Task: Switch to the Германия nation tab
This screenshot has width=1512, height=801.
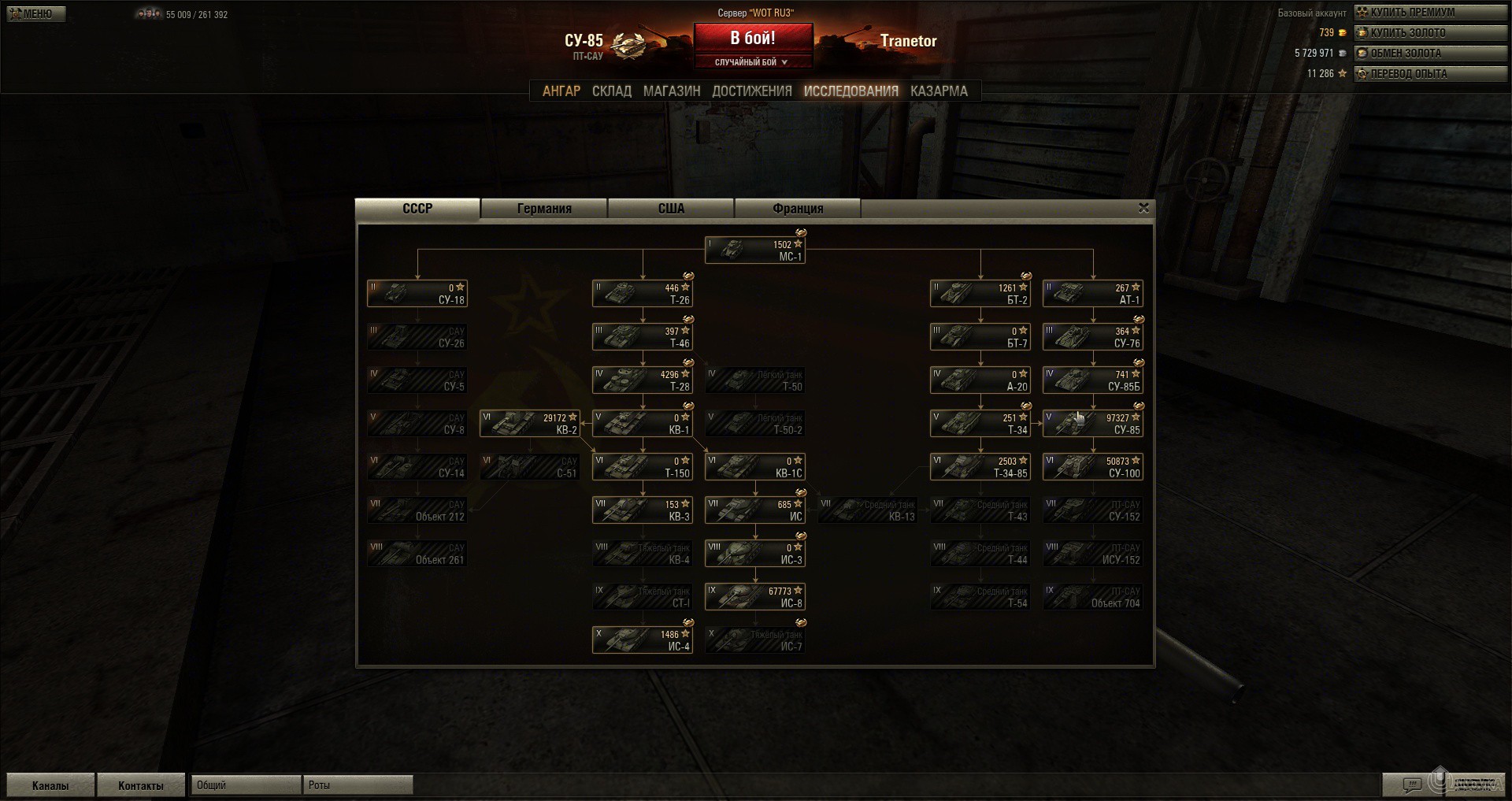Action: [x=543, y=208]
